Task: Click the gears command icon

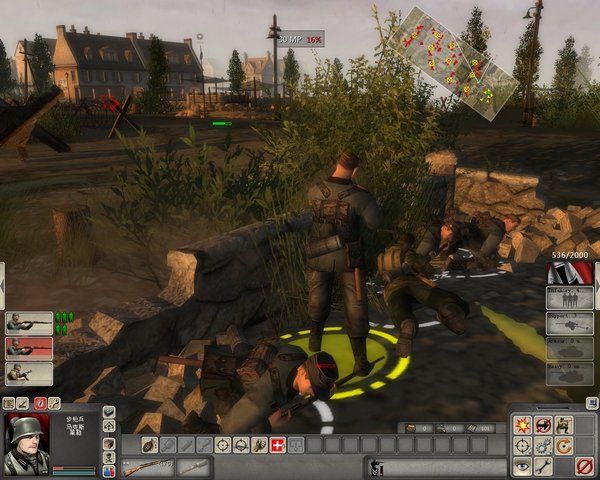Action: click(x=543, y=444)
